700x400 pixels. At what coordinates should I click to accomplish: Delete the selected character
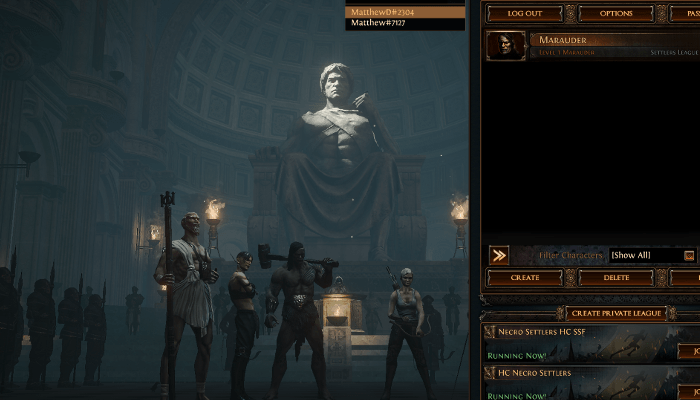click(x=616, y=277)
